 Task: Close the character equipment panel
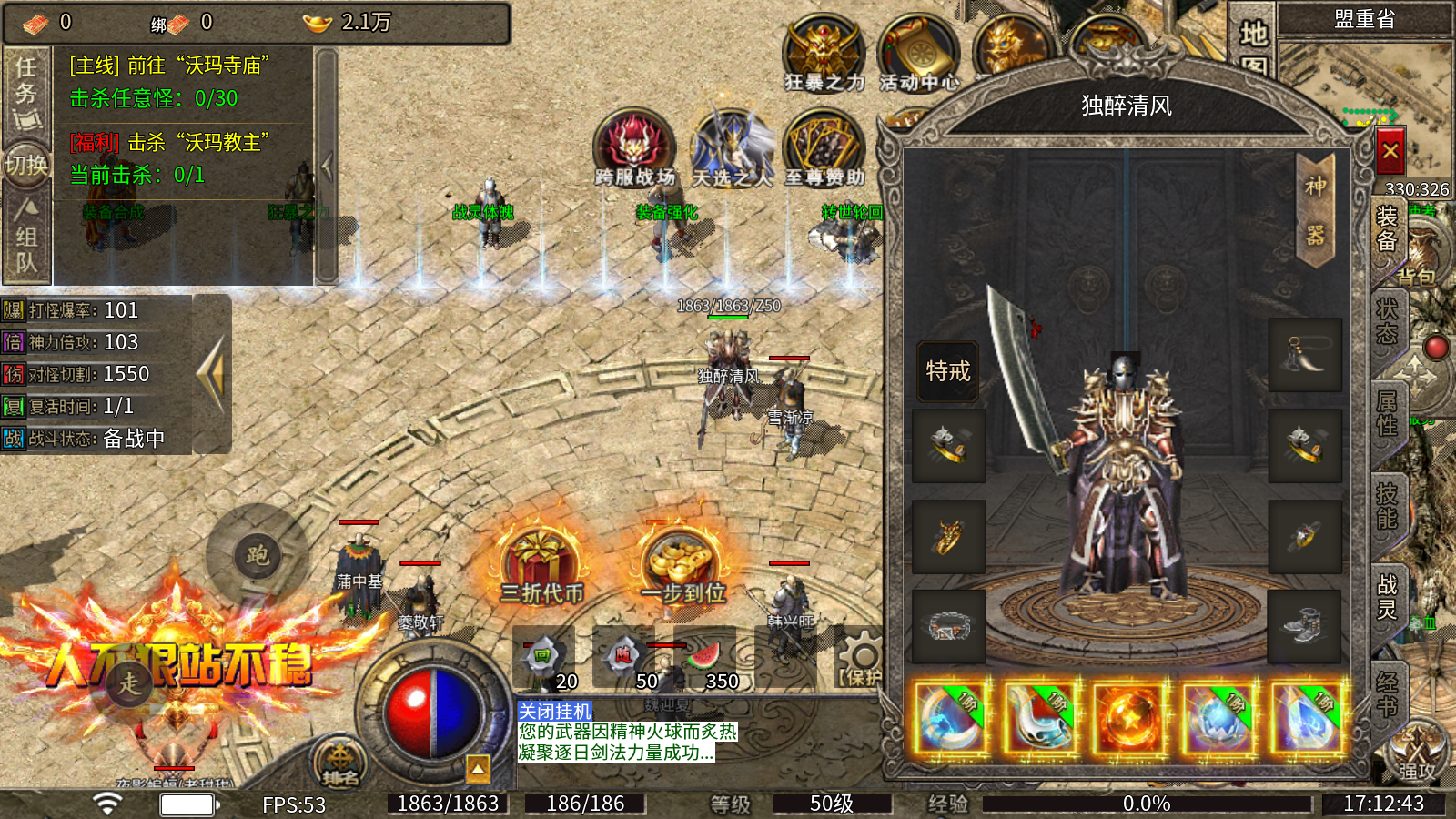[1390, 151]
